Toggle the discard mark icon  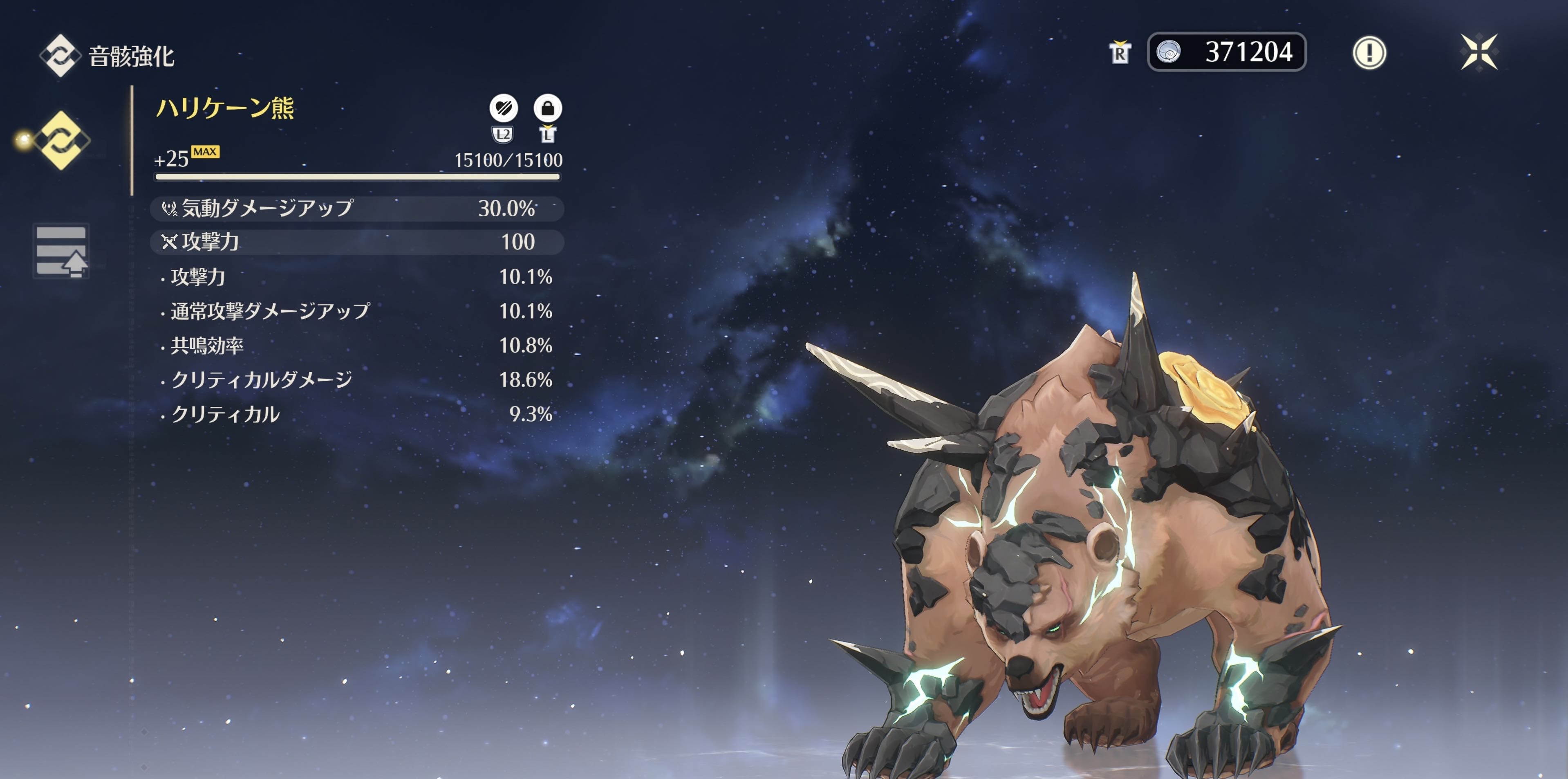coord(504,108)
